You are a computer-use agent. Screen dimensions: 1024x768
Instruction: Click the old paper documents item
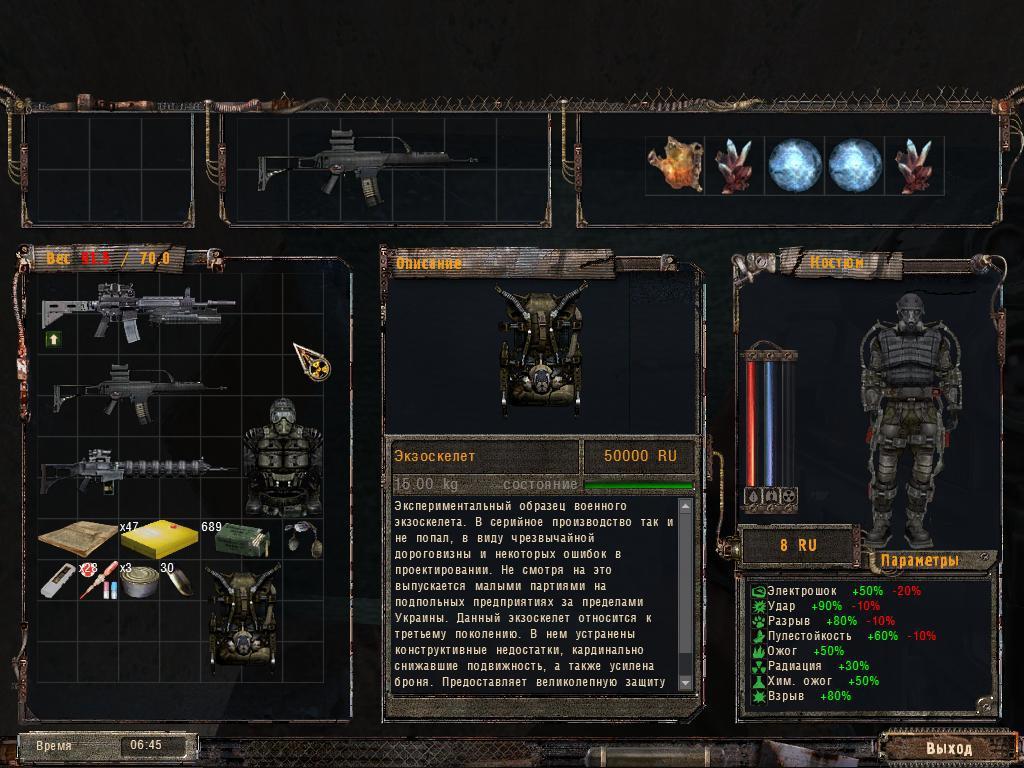(x=78, y=541)
